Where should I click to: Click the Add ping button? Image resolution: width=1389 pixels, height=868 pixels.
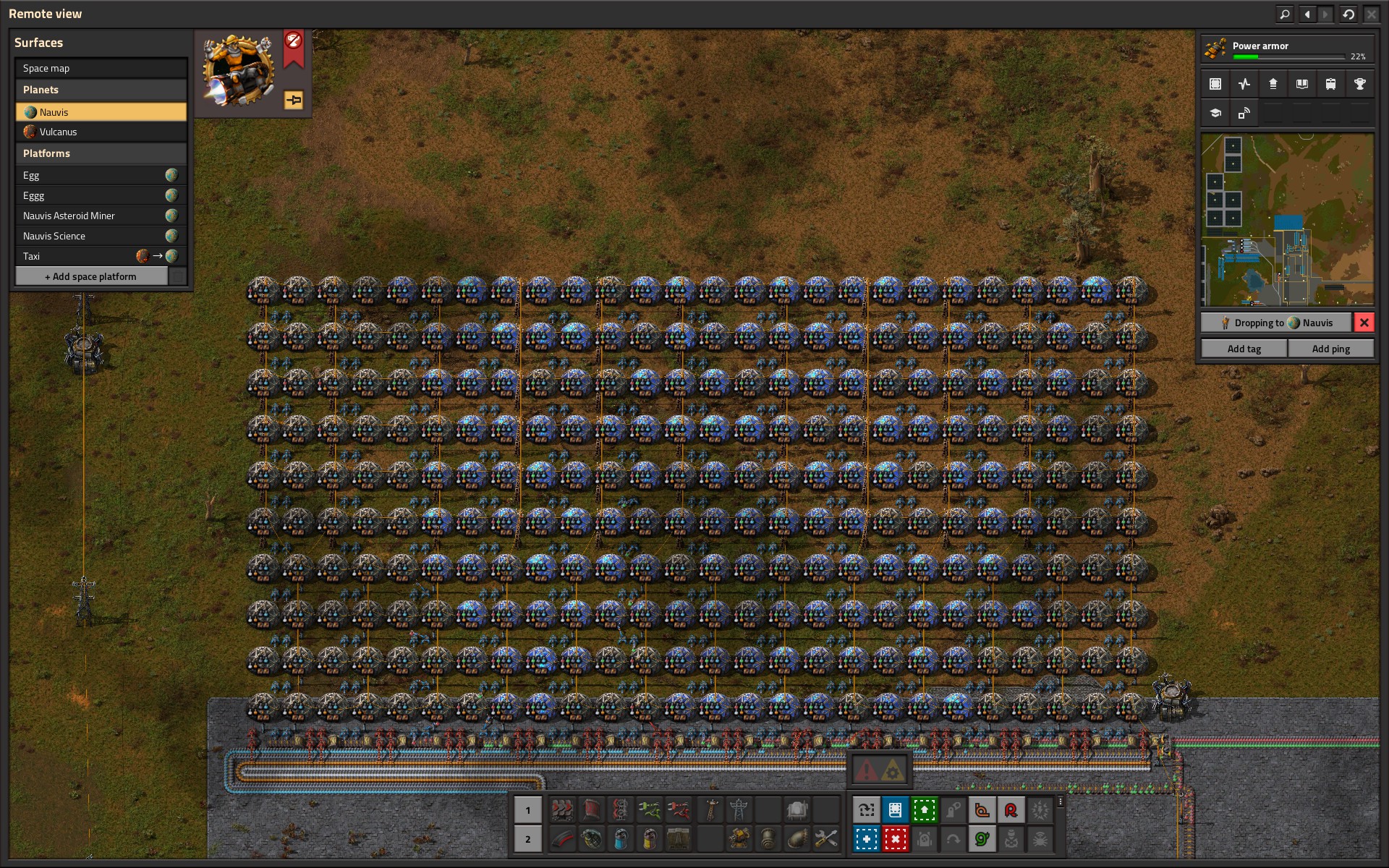coord(1330,349)
